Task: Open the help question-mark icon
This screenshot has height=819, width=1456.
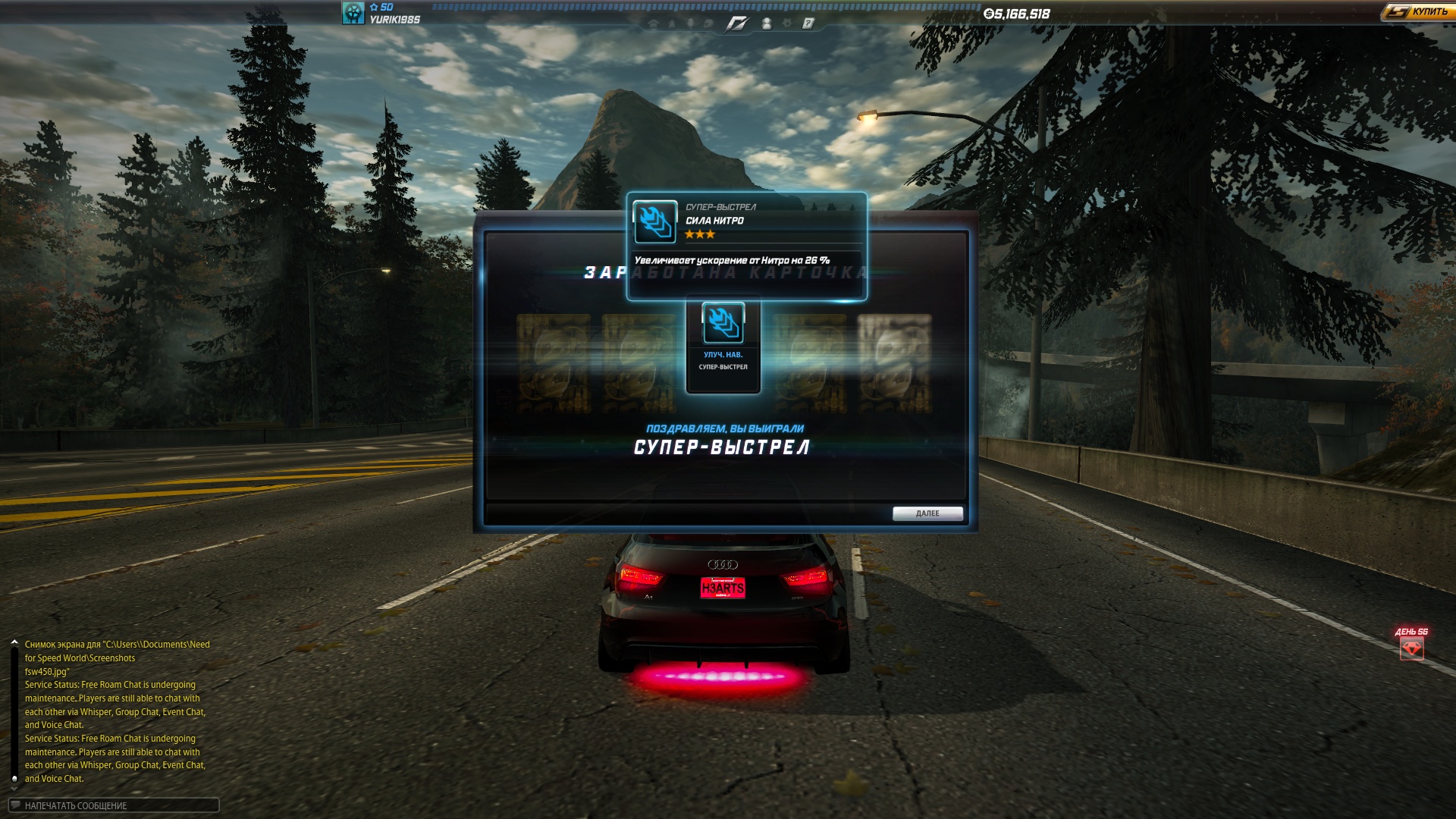Action: [x=808, y=24]
